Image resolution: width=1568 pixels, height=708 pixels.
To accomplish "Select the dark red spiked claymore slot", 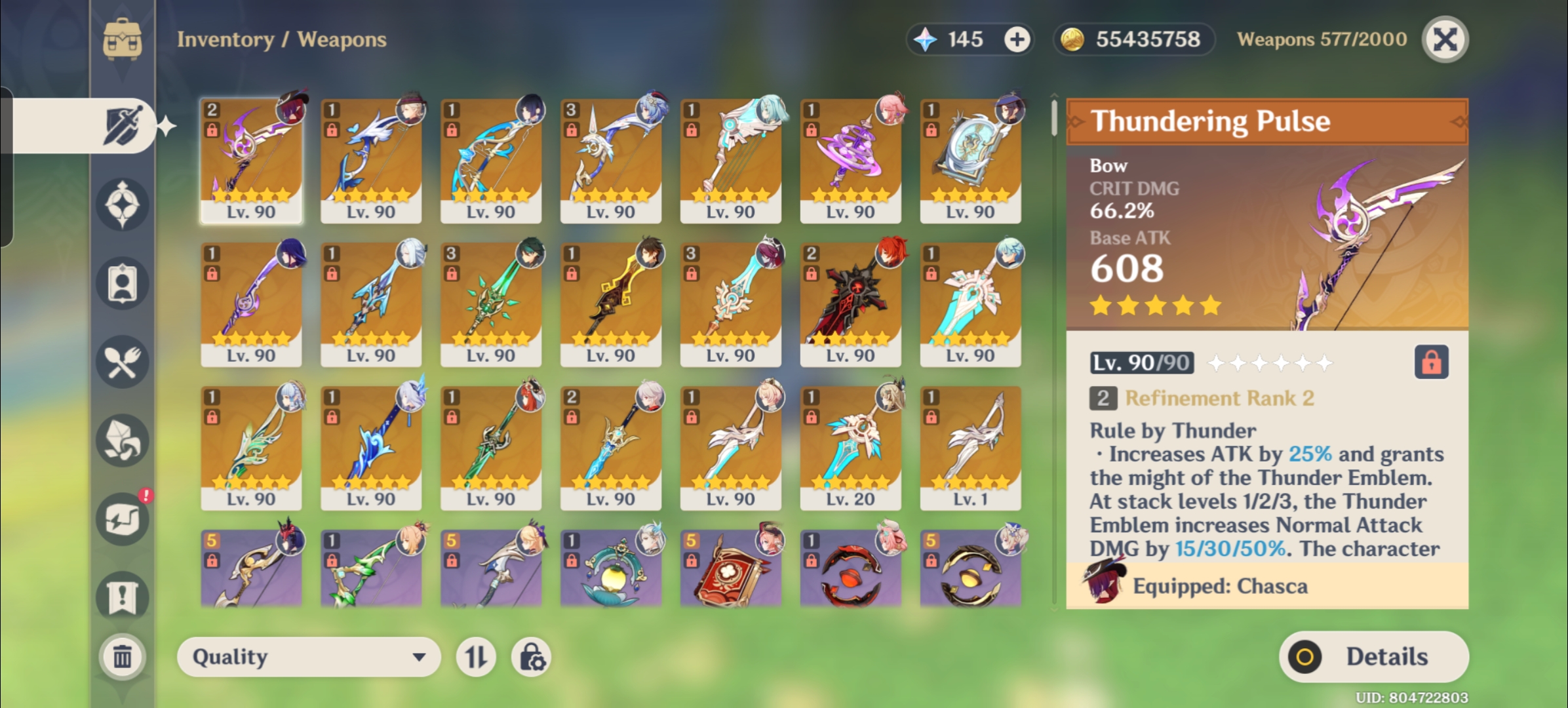I will point(850,304).
